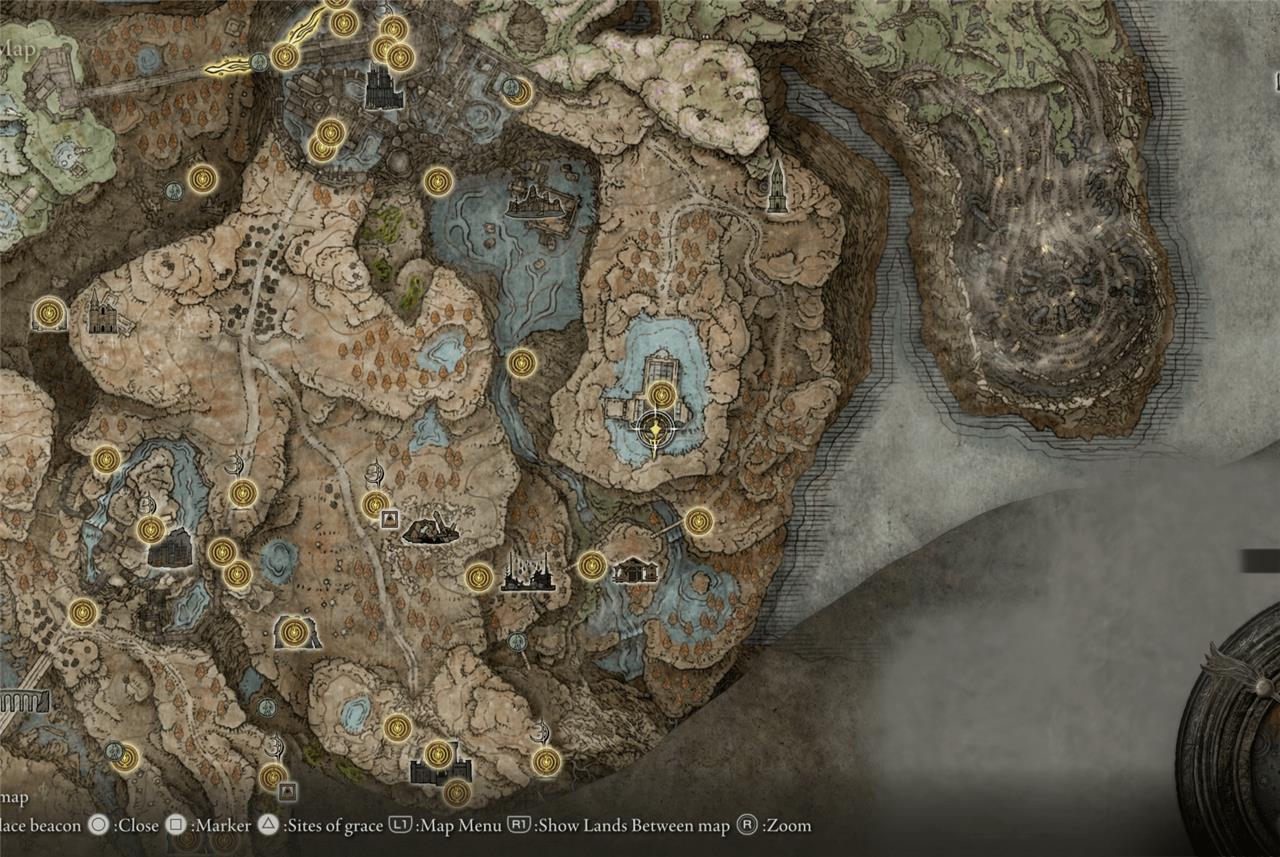Choose the domed site of grace beside the church
This screenshot has width=1280, height=857.
pyautogui.click(x=48, y=314)
